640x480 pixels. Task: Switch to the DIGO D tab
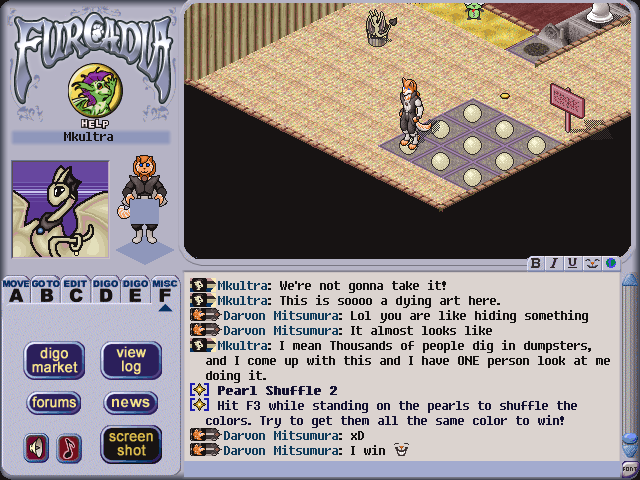coord(106,290)
